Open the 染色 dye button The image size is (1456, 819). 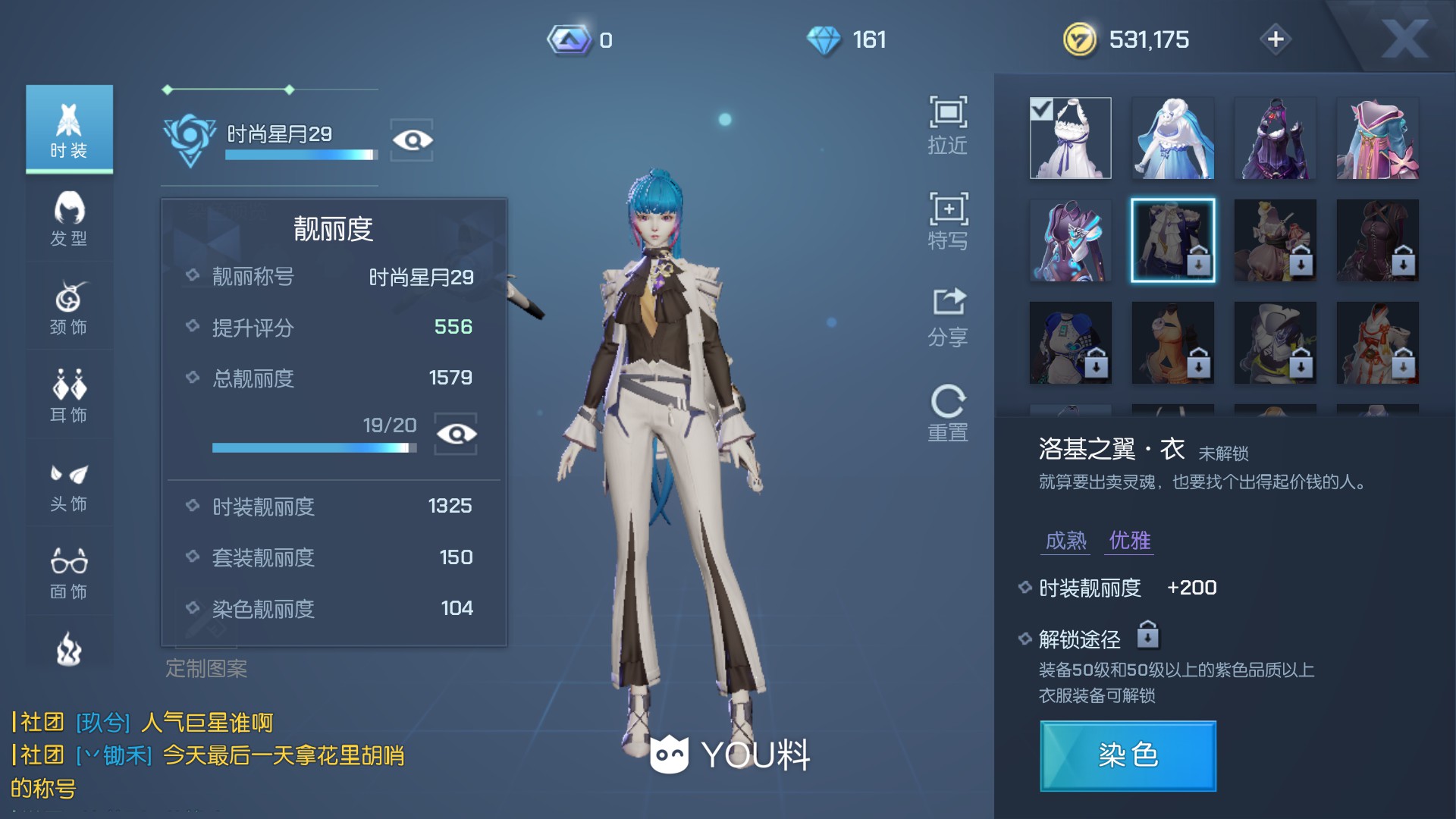click(x=1128, y=755)
